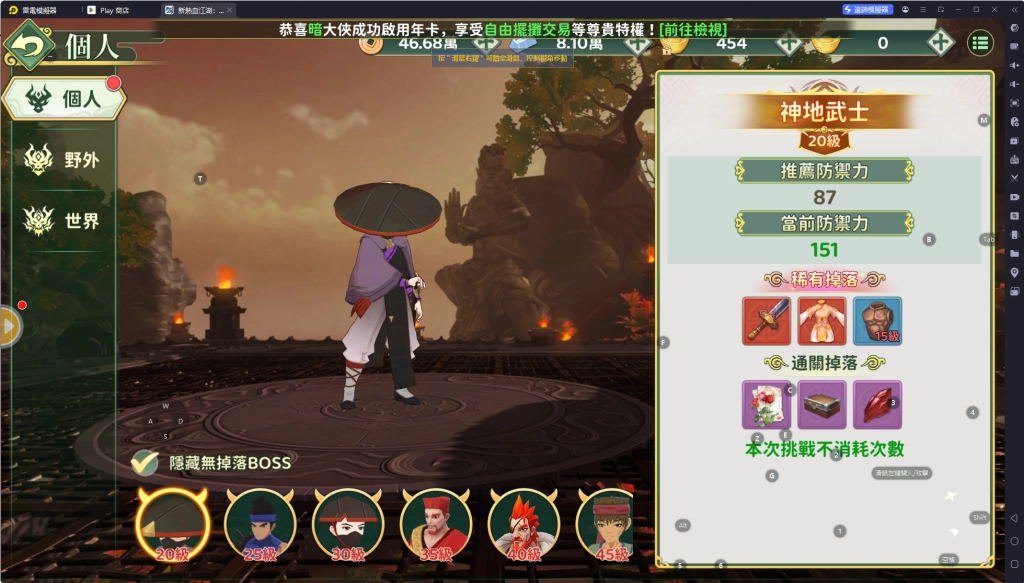Select the 45級 headband boss portrait
The width and height of the screenshot is (1024, 583).
tap(605, 524)
